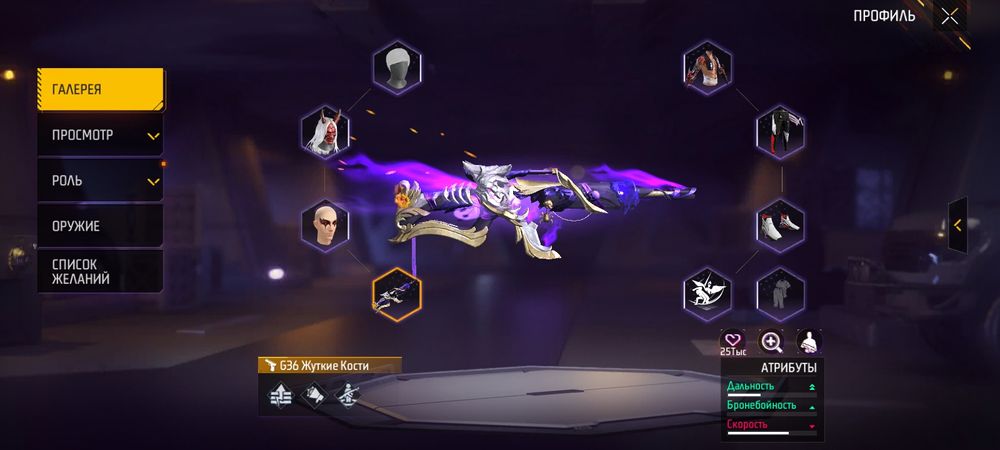Choose the dark full-body suit slot
1000x450 pixels.
[780, 293]
